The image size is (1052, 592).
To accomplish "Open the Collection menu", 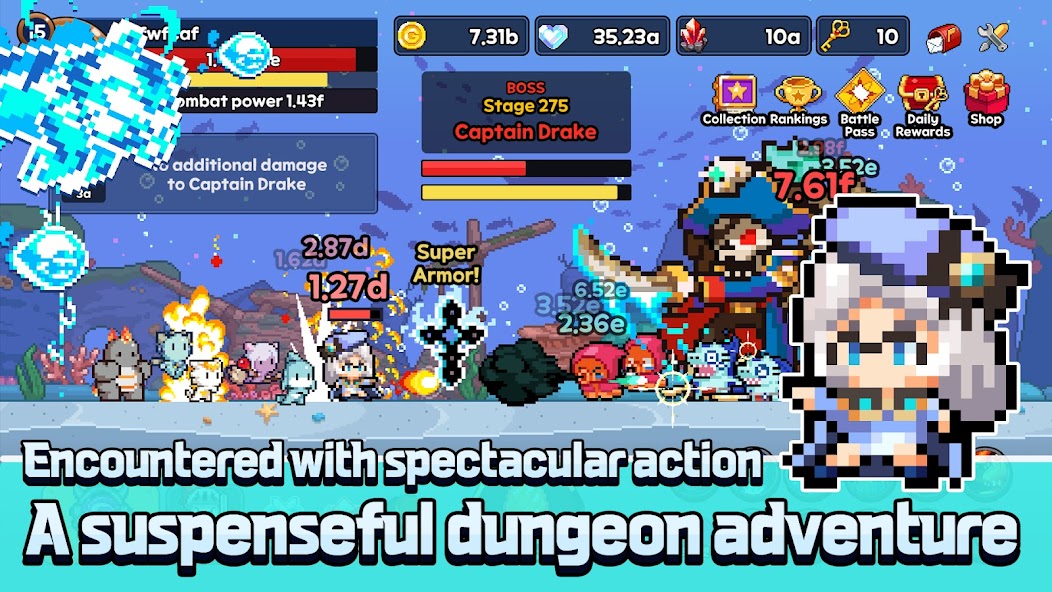I will coord(734,98).
